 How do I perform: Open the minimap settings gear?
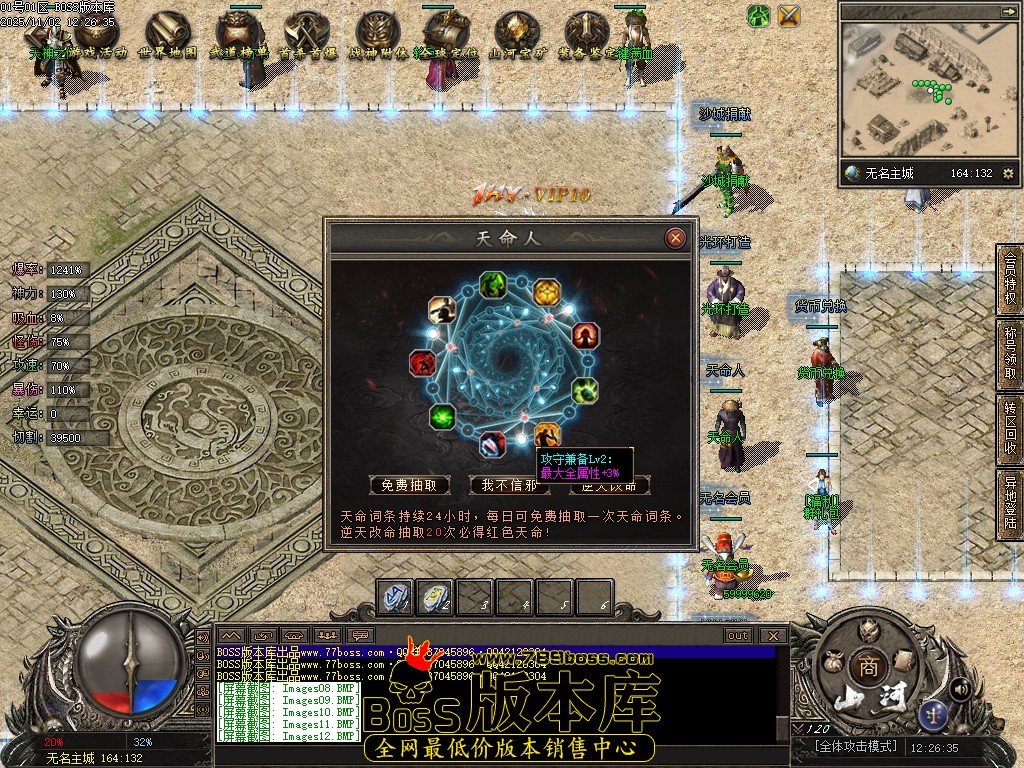1007,173
